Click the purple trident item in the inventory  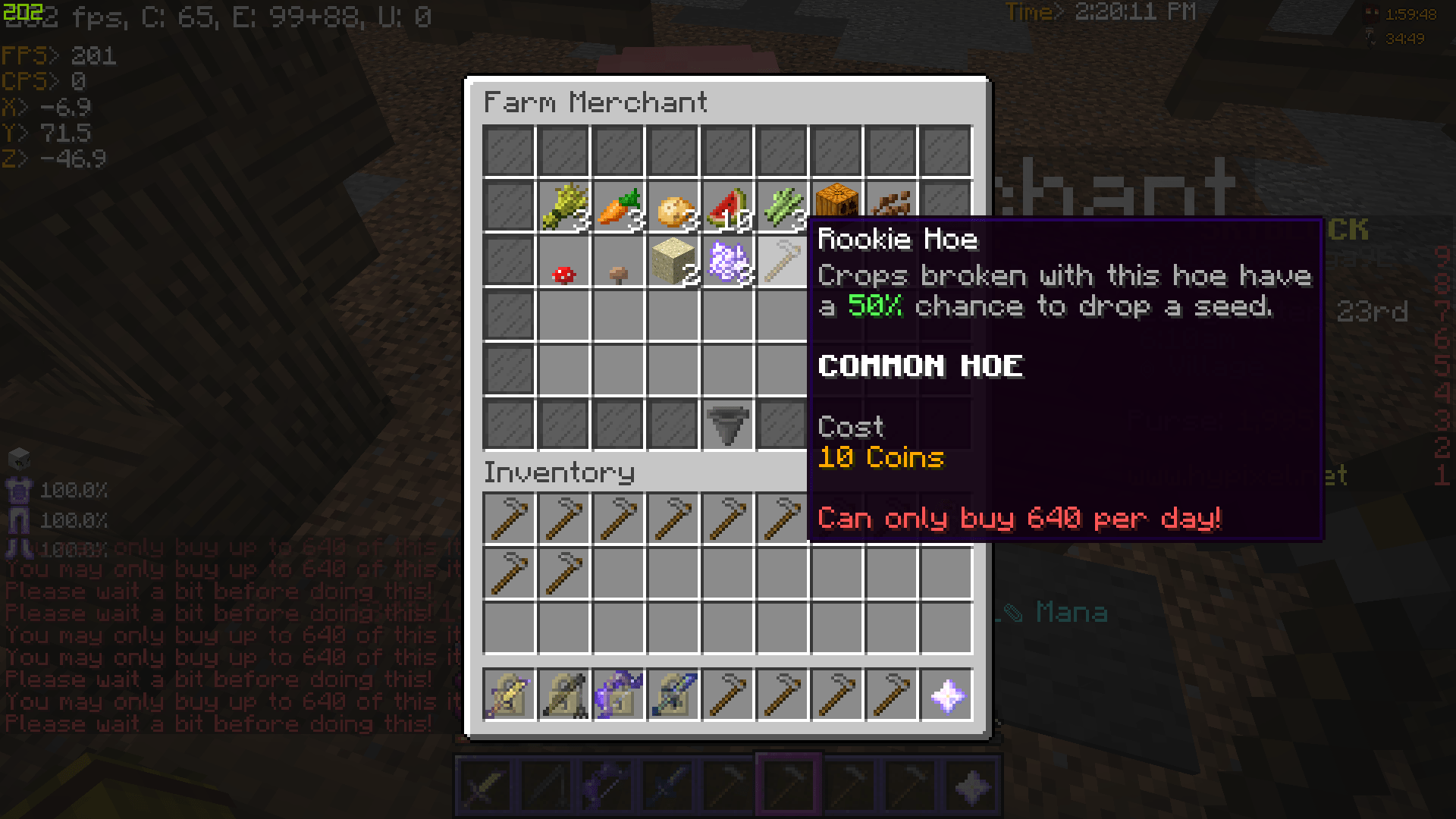(x=619, y=696)
